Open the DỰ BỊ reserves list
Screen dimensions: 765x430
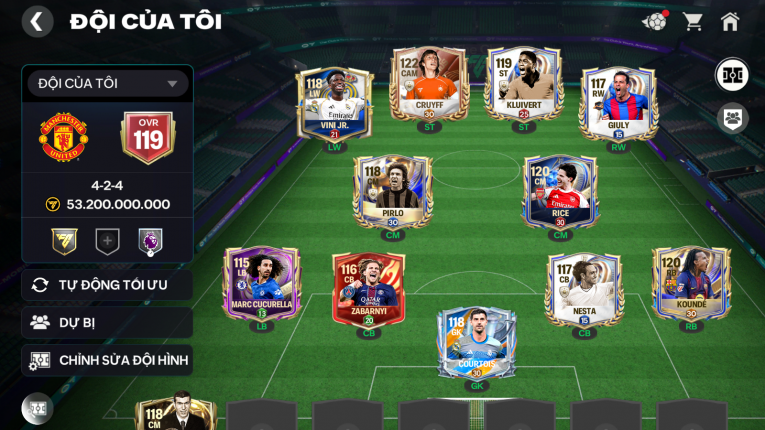pos(108,322)
